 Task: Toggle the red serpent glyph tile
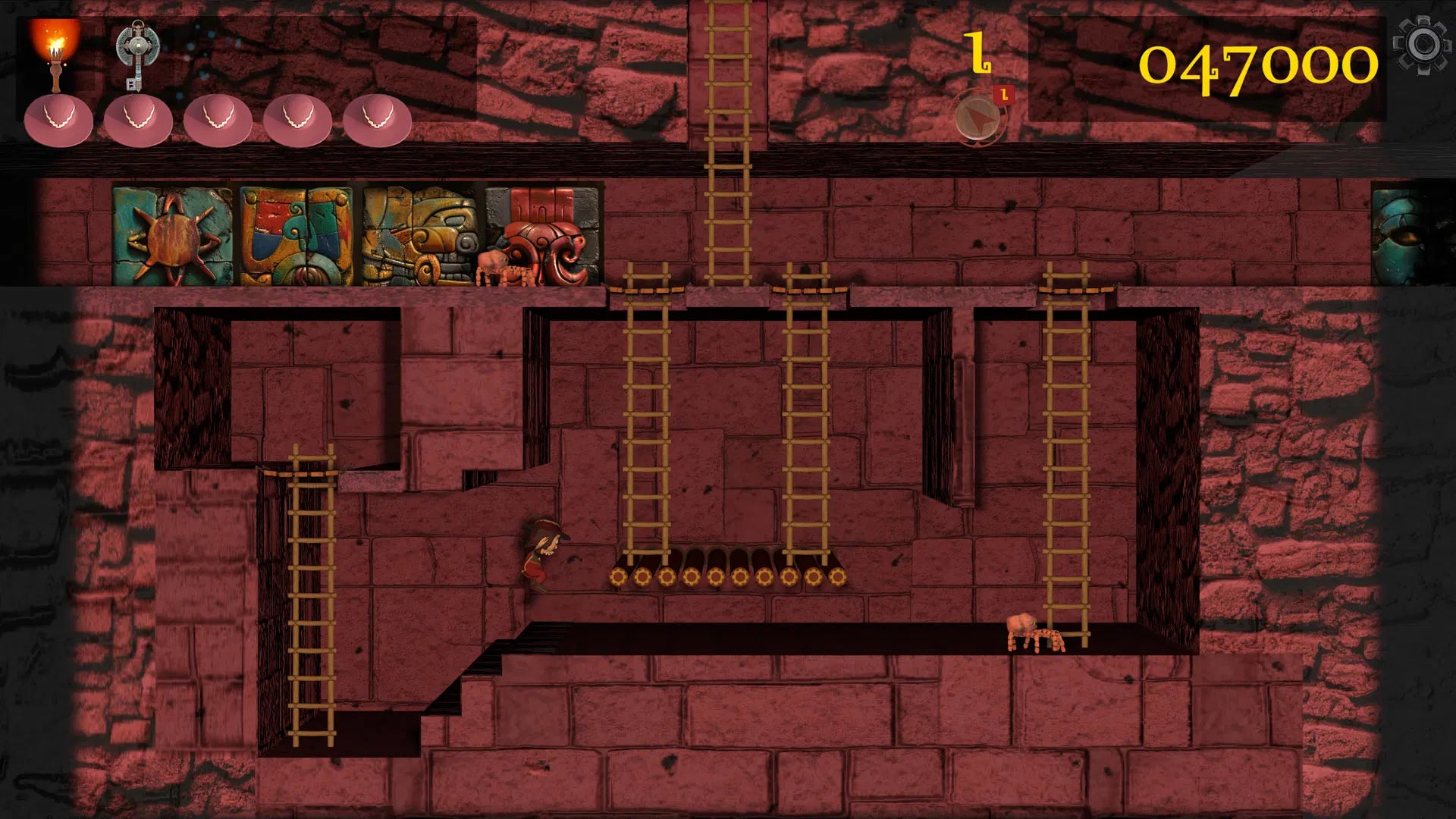point(542,229)
